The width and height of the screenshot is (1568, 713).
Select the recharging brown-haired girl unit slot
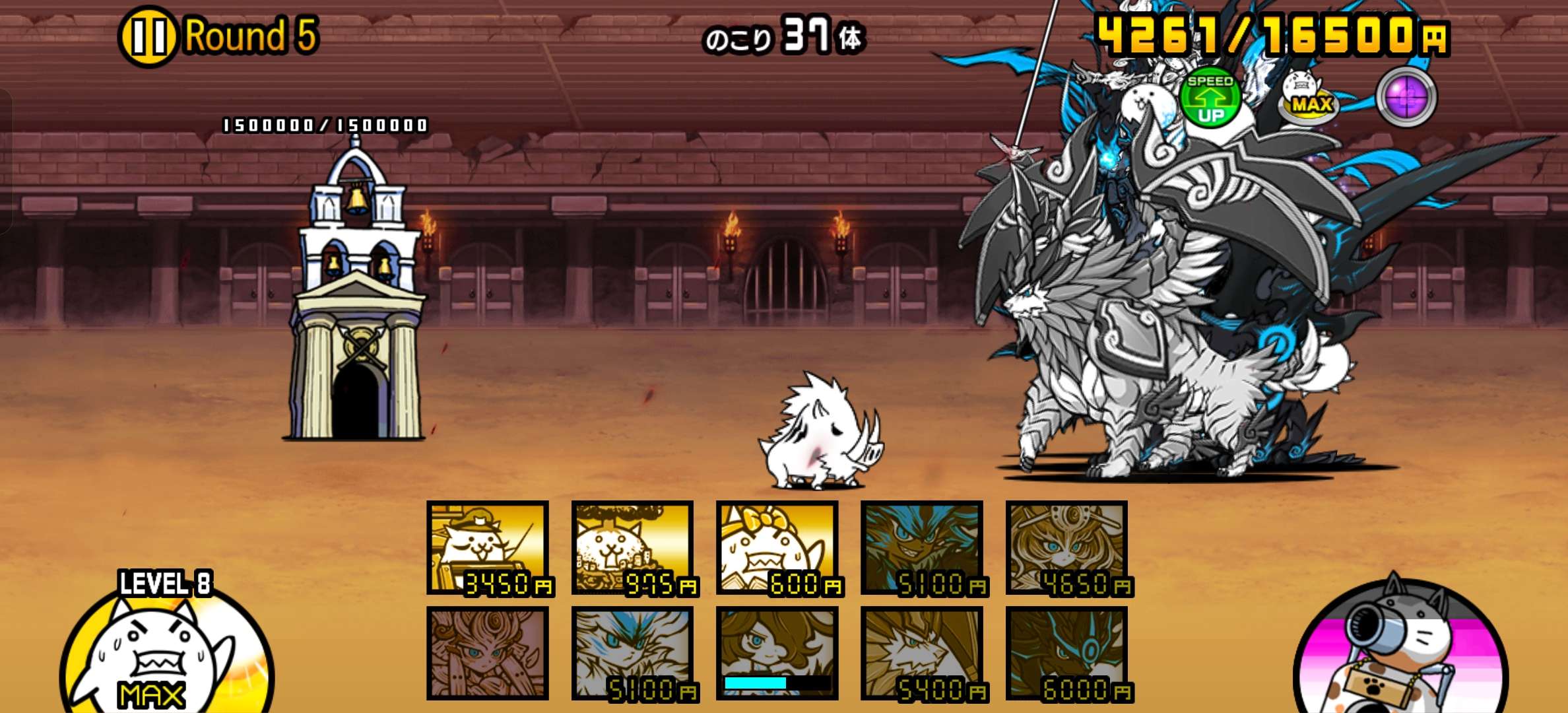coord(777,654)
